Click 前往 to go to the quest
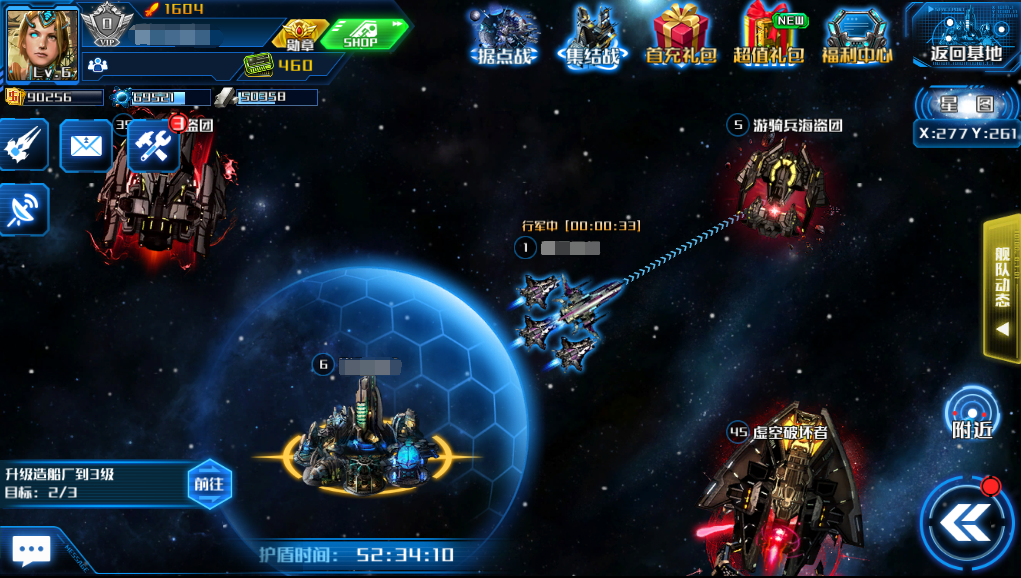 [x=210, y=484]
